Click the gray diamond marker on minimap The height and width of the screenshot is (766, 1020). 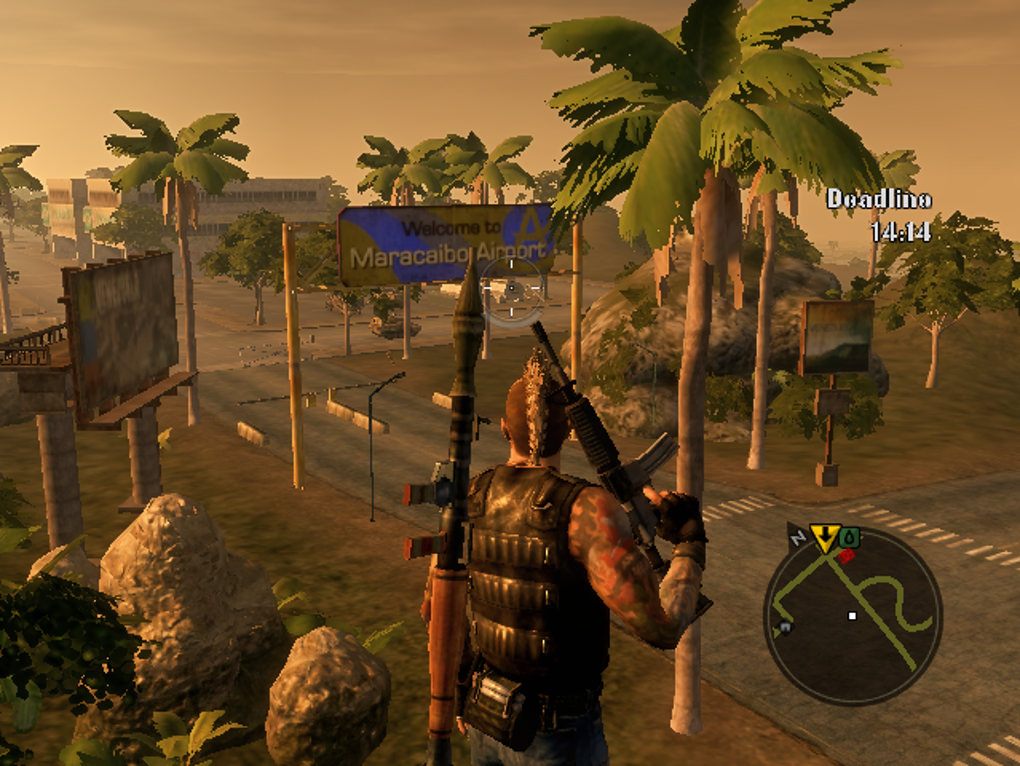tap(784, 628)
